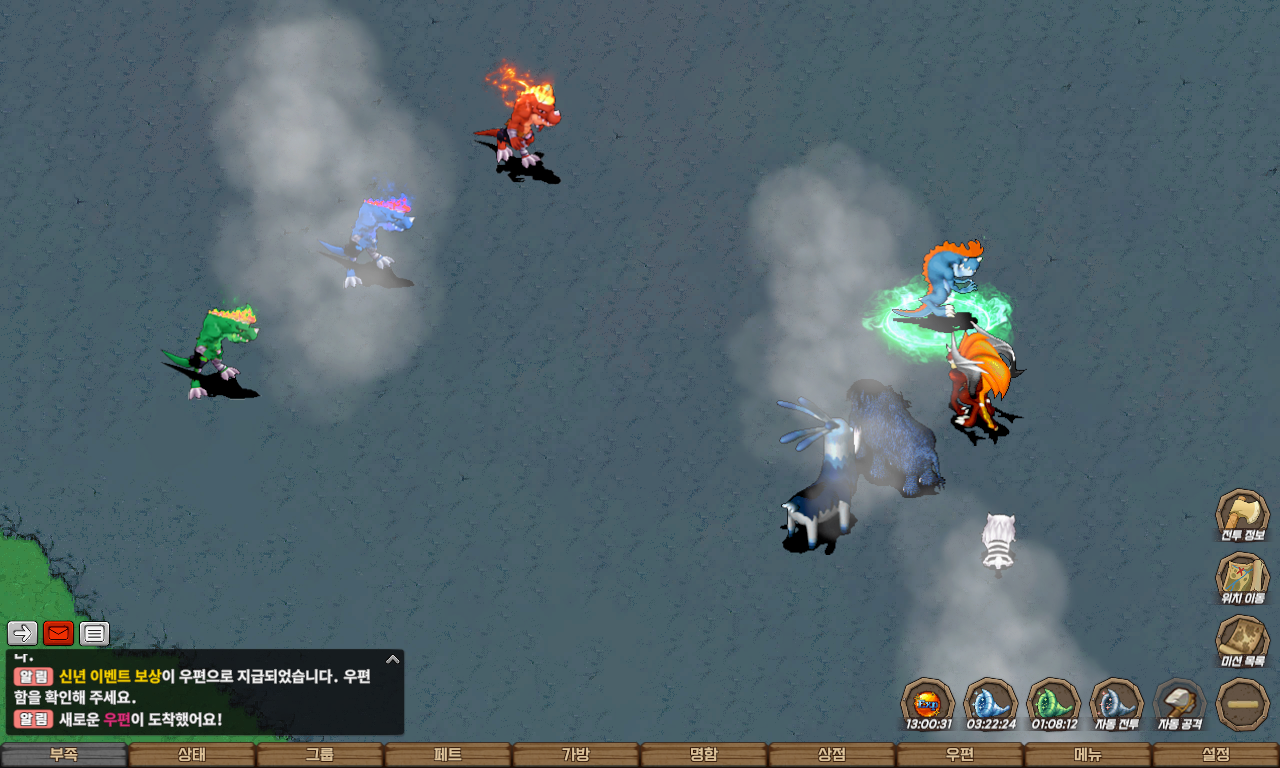Open the 명함 (Name card) menu
The image size is (1280, 768).
[x=704, y=755]
